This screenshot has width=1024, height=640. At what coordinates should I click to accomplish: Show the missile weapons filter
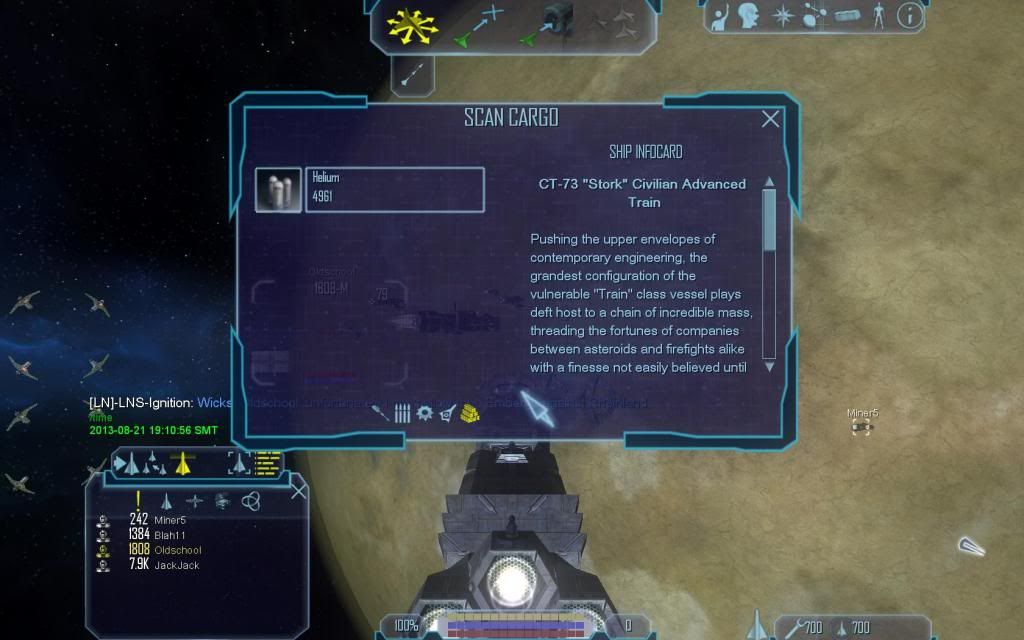(x=380, y=413)
